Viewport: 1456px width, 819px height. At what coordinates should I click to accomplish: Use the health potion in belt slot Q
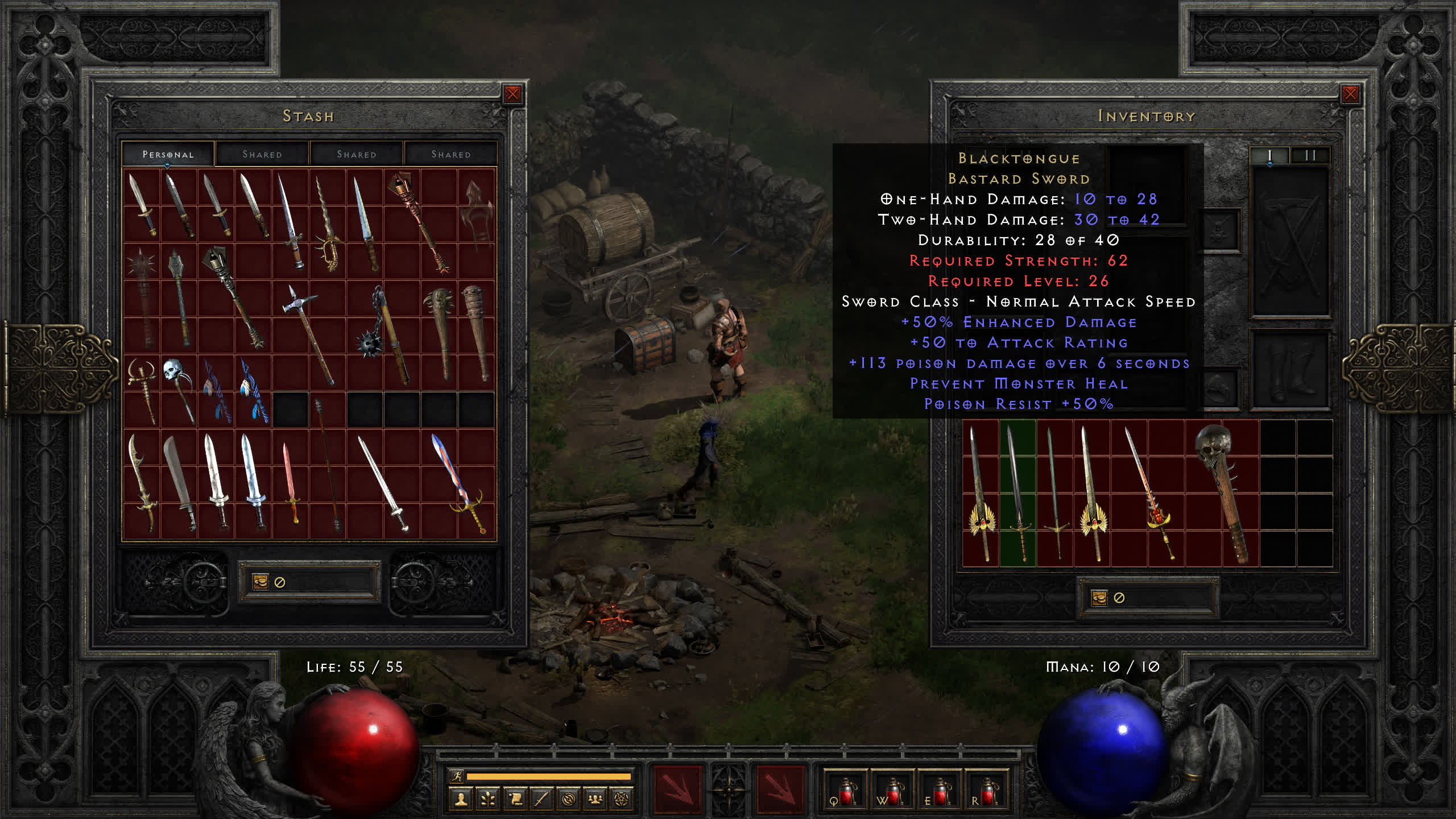846,792
